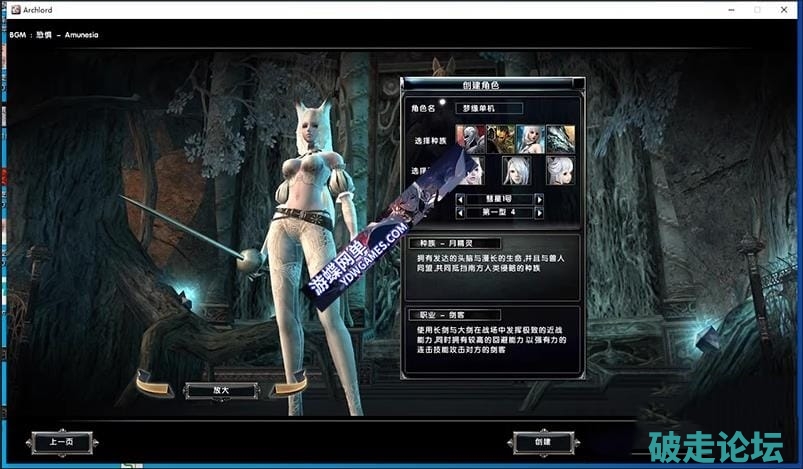Go back with the 上一页 button
This screenshot has width=803, height=469.
60,441
